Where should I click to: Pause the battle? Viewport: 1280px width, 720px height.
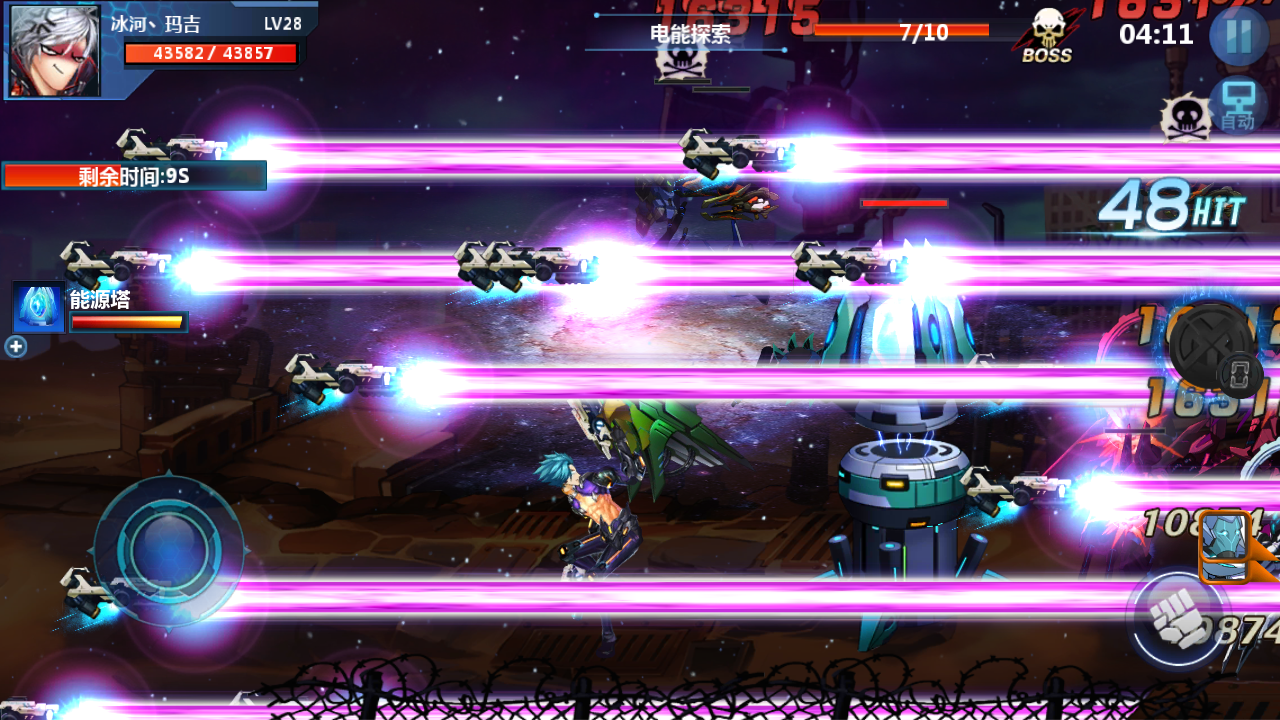pos(1238,36)
